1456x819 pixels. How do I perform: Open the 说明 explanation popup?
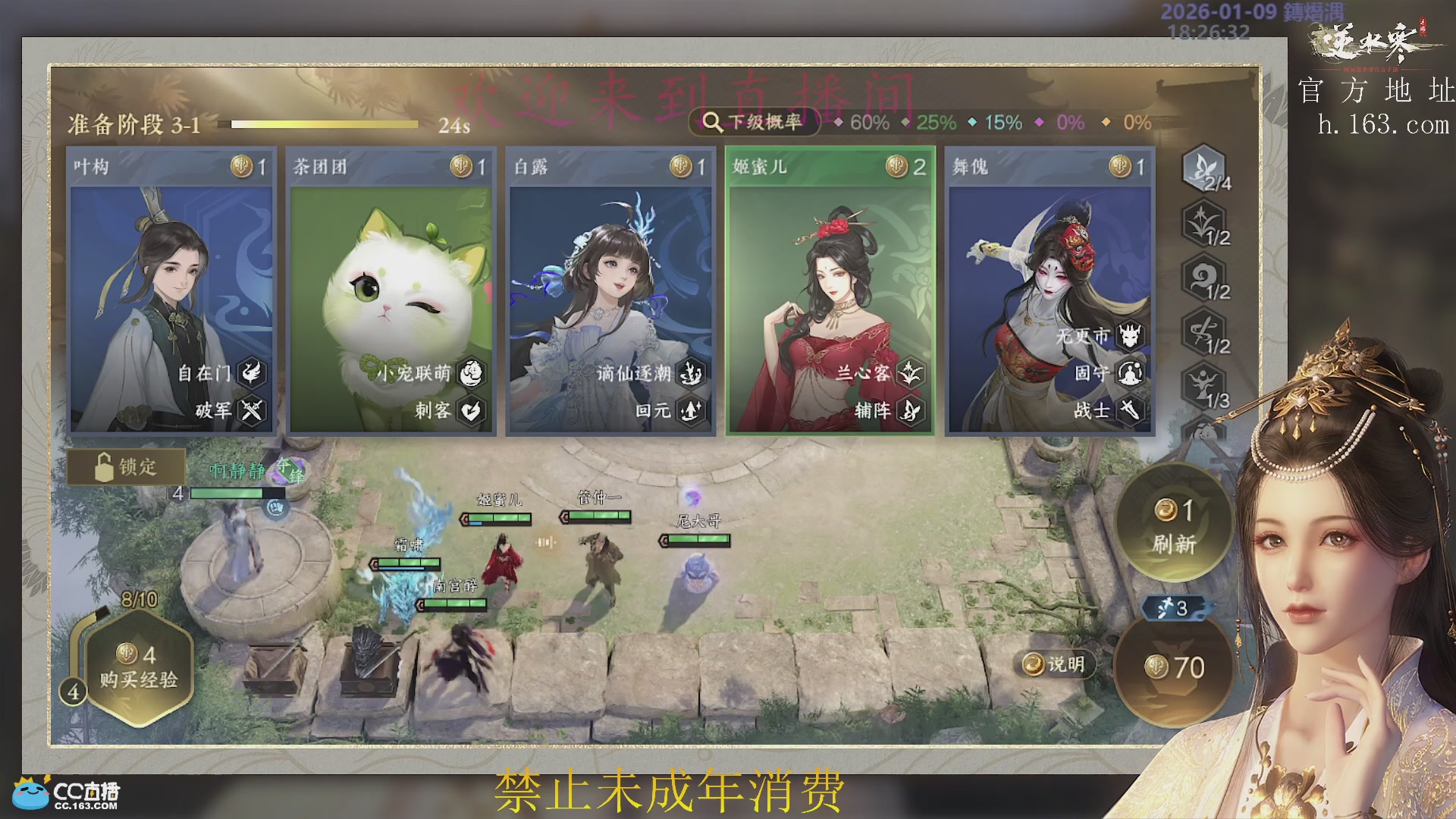coord(1053,663)
